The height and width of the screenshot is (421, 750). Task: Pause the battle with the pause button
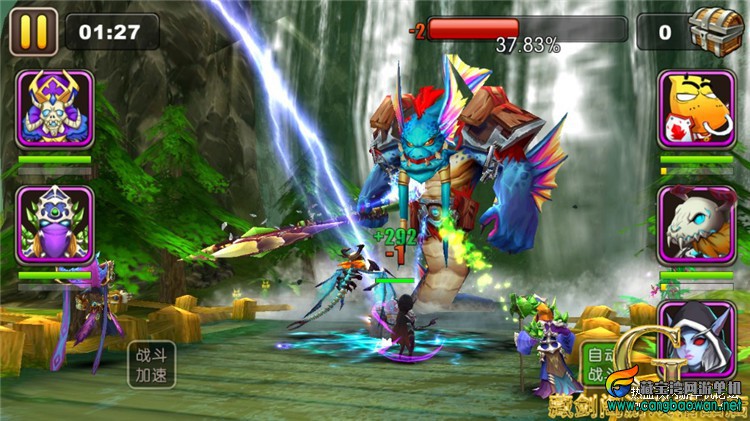33,32
